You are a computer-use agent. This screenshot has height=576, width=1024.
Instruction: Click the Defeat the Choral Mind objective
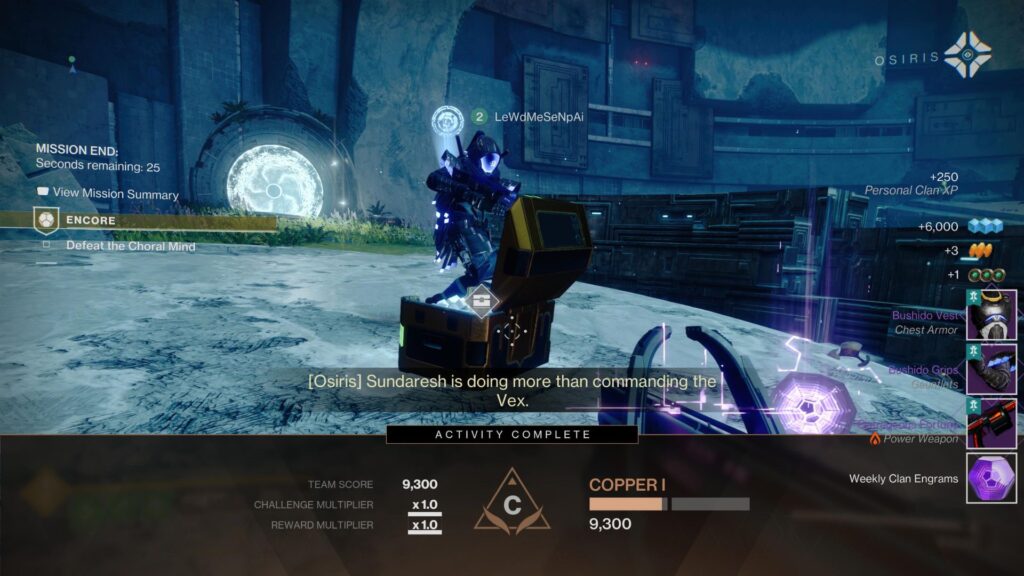coord(130,245)
